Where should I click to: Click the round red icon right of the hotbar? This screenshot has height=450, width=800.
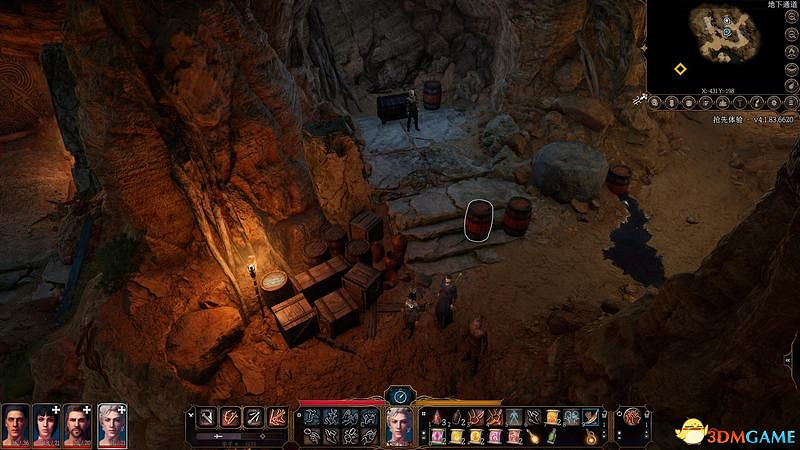pyautogui.click(x=632, y=417)
